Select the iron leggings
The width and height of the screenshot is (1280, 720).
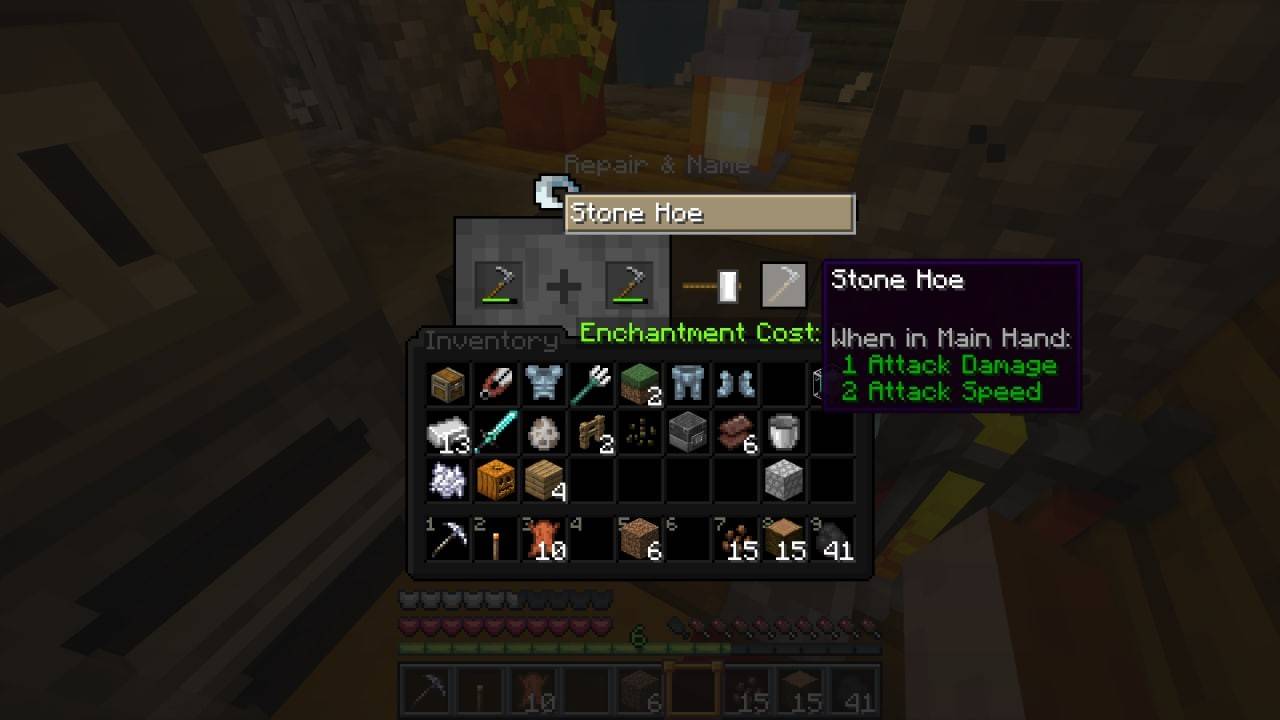tap(687, 383)
